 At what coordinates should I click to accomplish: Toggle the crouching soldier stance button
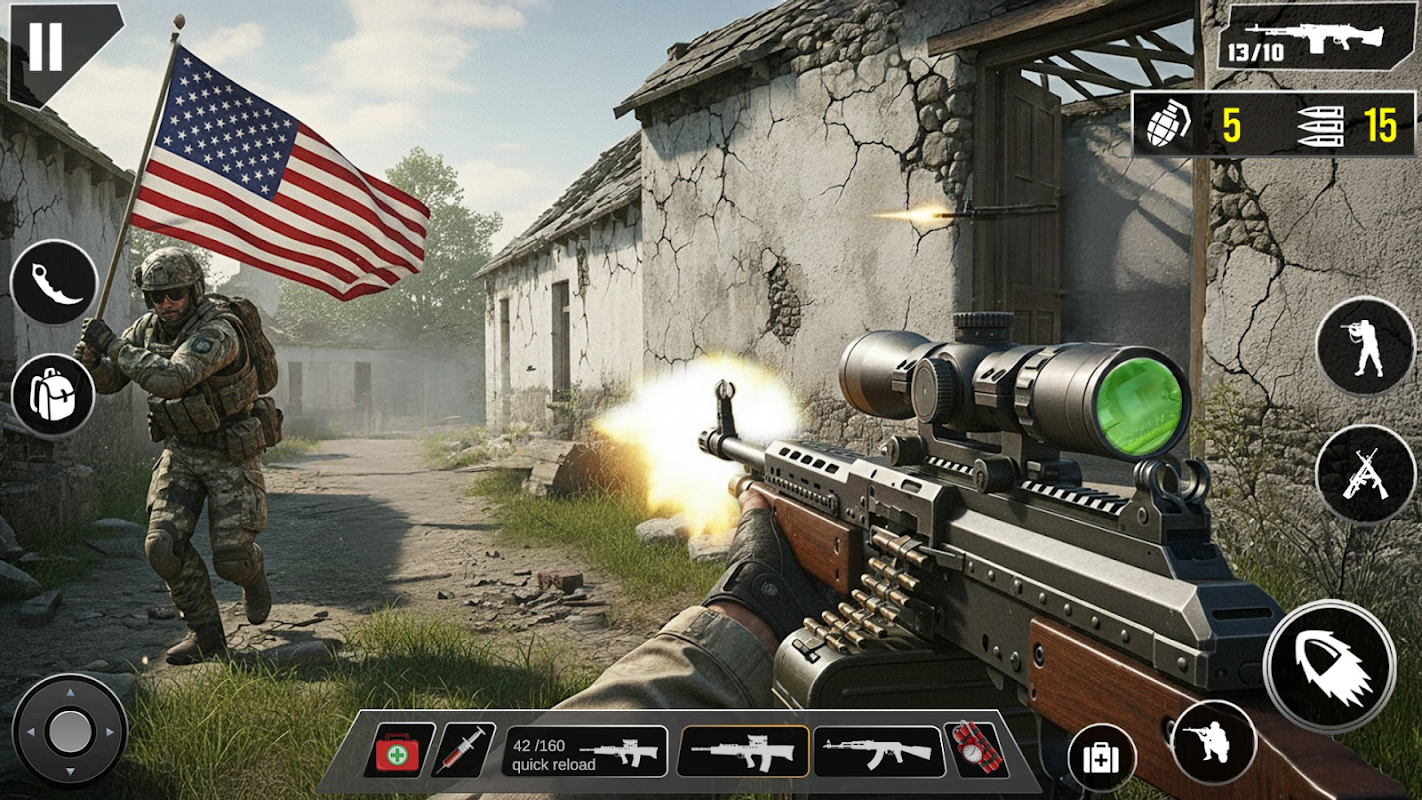point(1214,742)
